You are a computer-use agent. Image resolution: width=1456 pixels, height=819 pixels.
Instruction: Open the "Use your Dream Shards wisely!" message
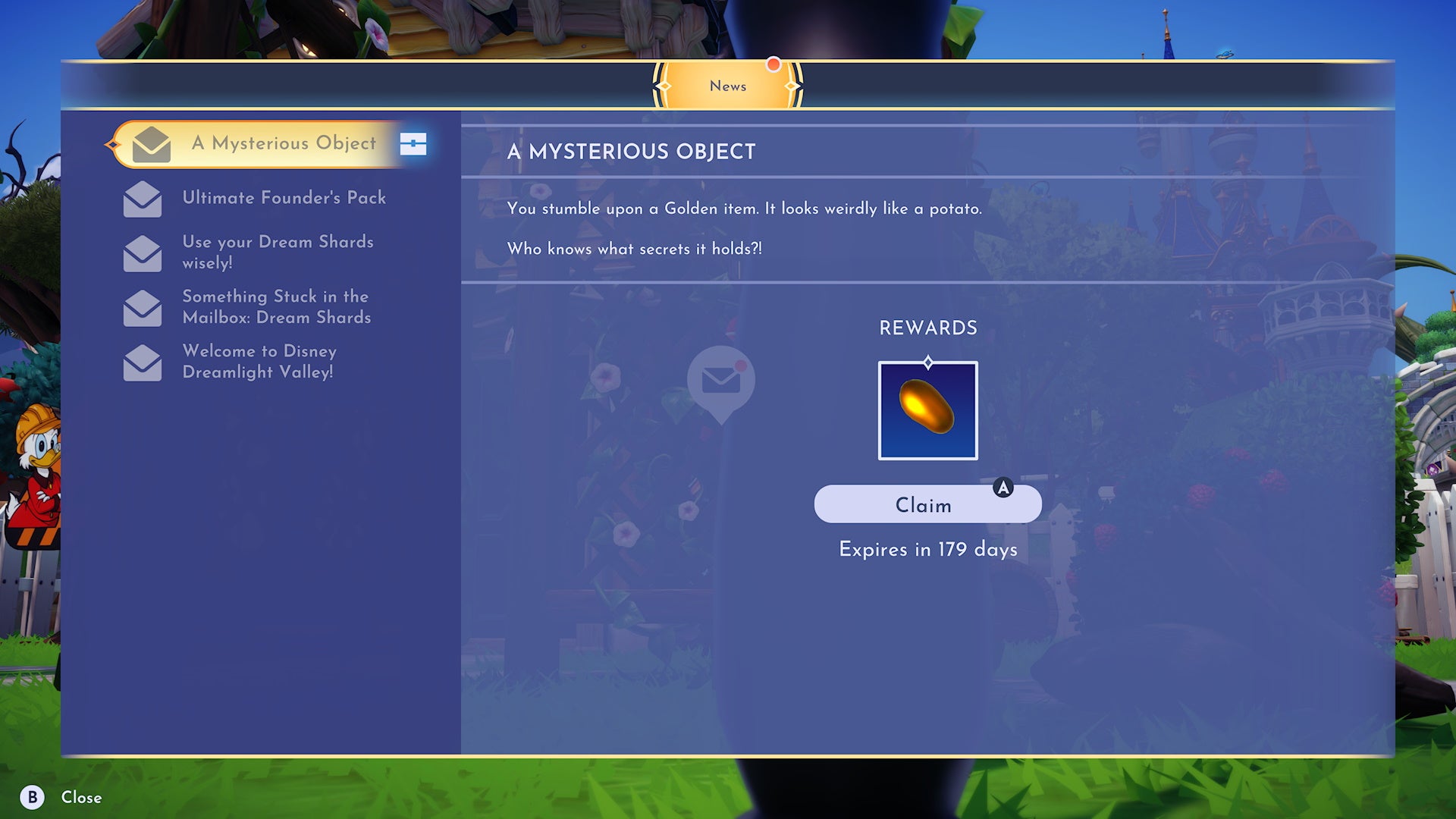tap(278, 253)
